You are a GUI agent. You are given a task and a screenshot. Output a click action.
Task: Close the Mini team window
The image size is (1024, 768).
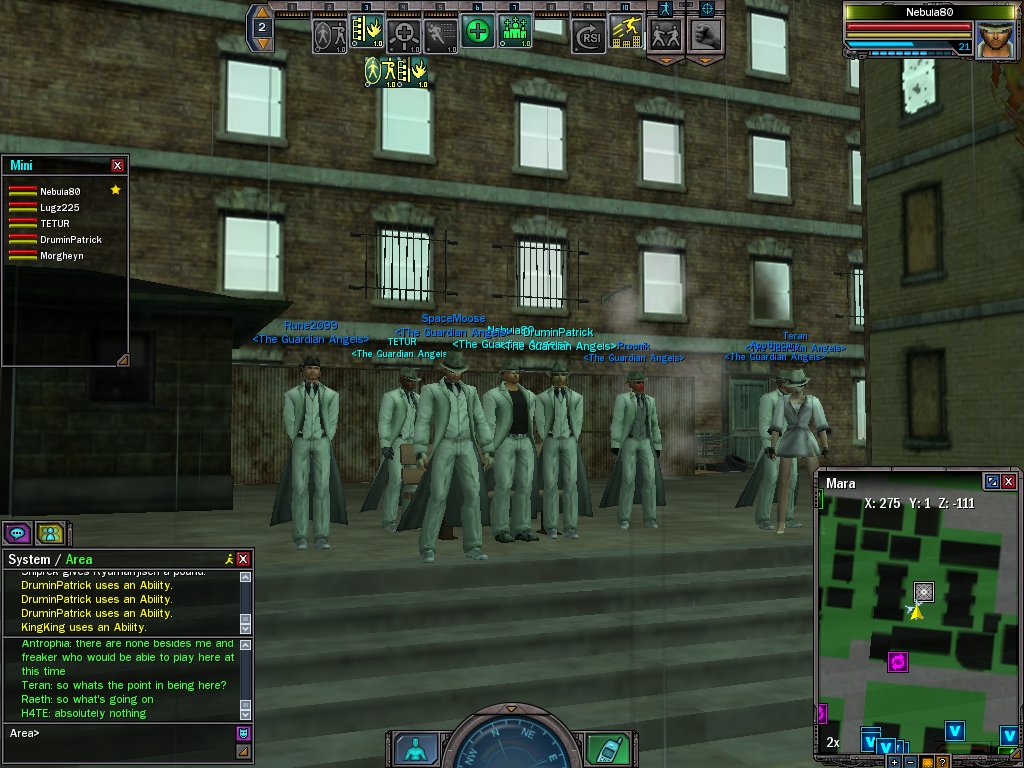pyautogui.click(x=118, y=166)
